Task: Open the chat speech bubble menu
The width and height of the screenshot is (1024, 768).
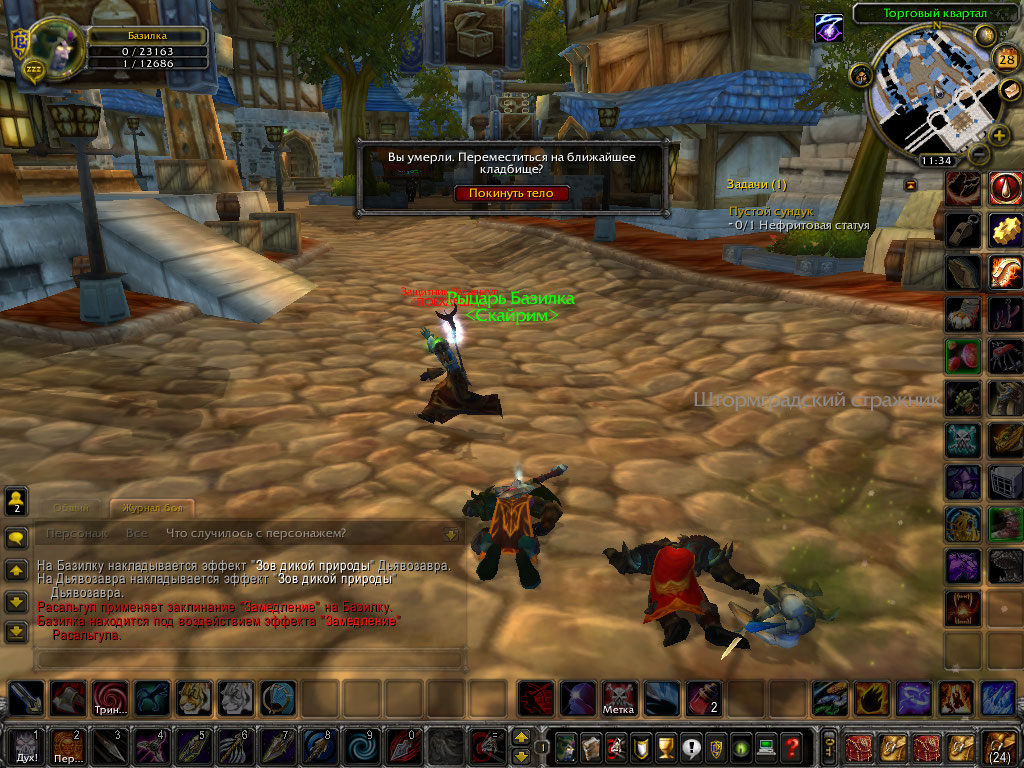Action: tap(16, 538)
